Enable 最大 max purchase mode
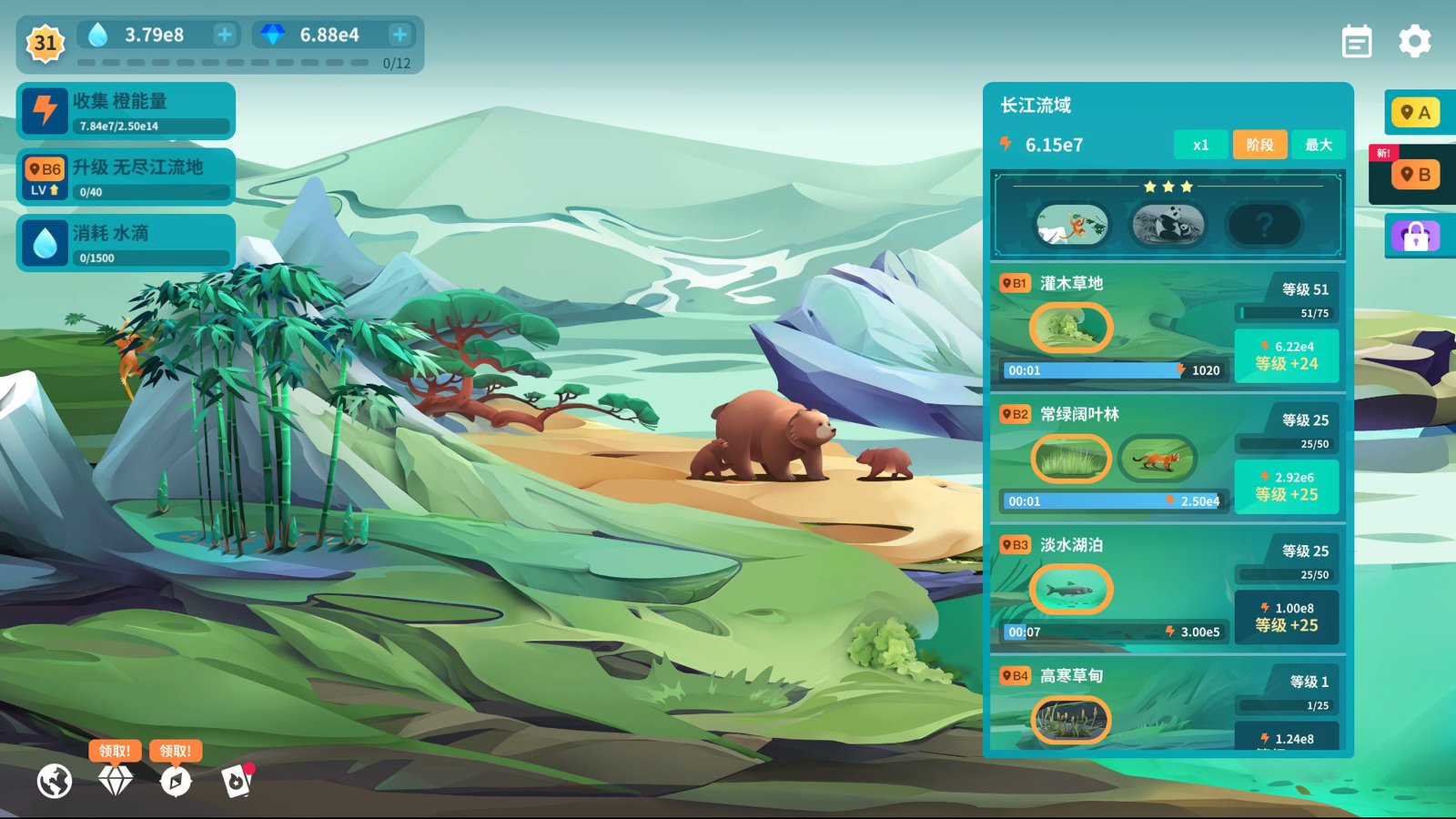 pos(1318,144)
